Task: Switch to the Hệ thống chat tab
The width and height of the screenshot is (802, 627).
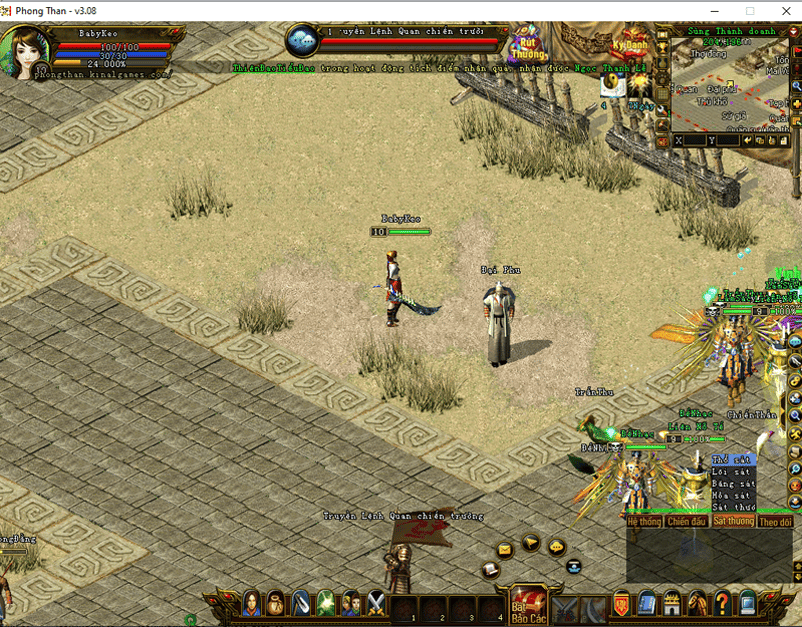Action: (x=644, y=522)
